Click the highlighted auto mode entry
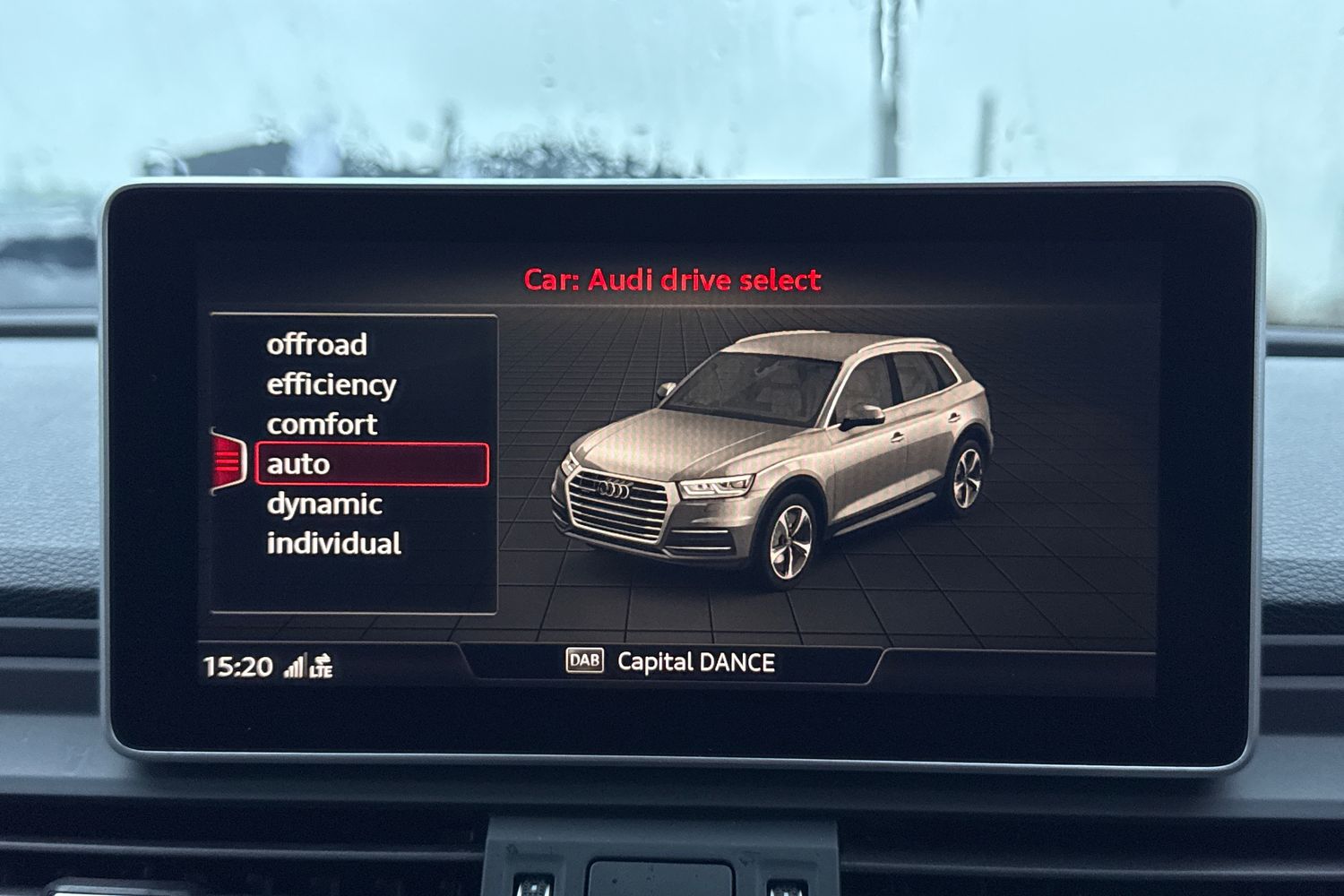Viewport: 1344px width, 896px height. click(x=296, y=464)
